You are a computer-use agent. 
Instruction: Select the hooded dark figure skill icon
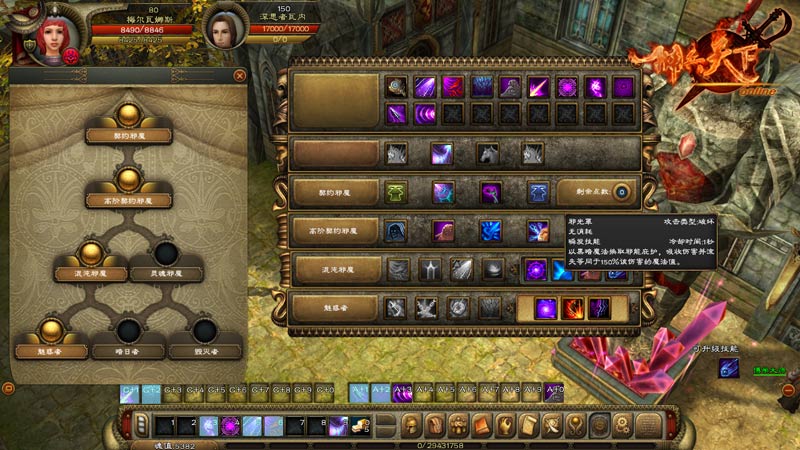397,231
